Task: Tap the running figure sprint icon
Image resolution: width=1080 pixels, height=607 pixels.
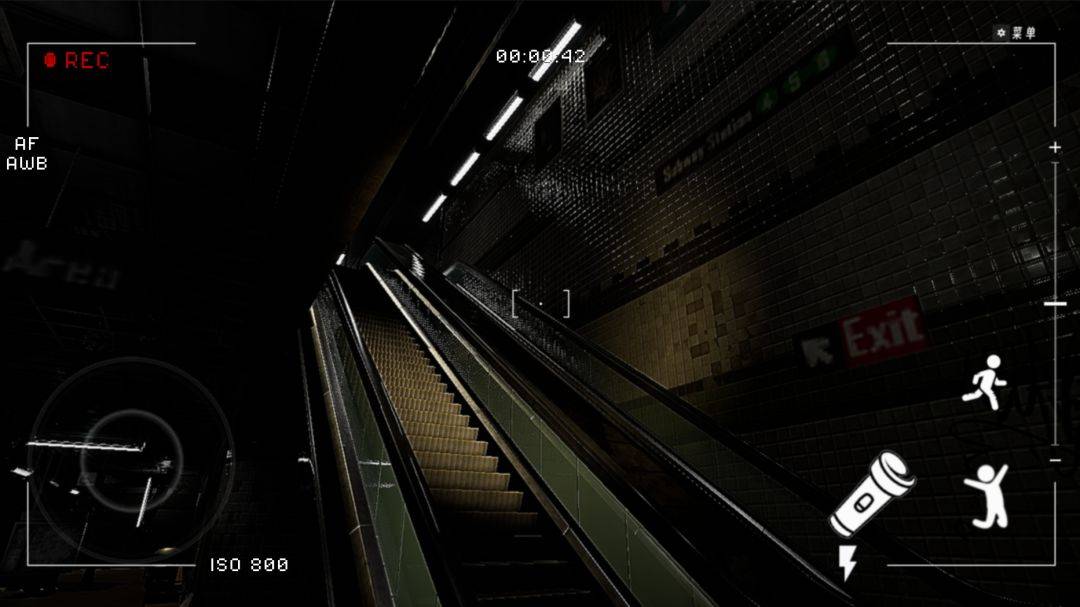Action: pyautogui.click(x=985, y=381)
